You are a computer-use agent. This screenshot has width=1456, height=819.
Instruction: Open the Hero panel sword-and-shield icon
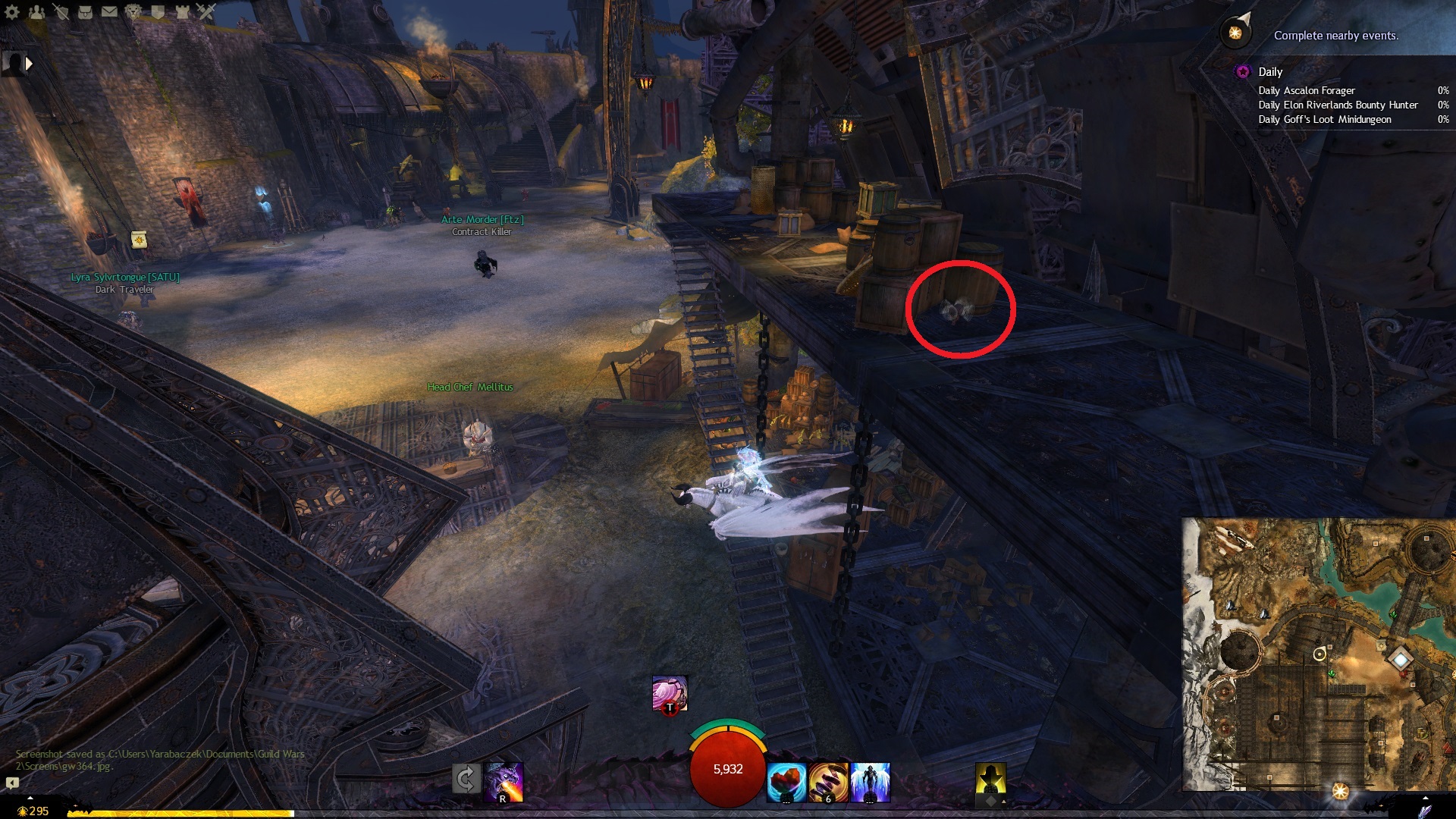tap(61, 11)
